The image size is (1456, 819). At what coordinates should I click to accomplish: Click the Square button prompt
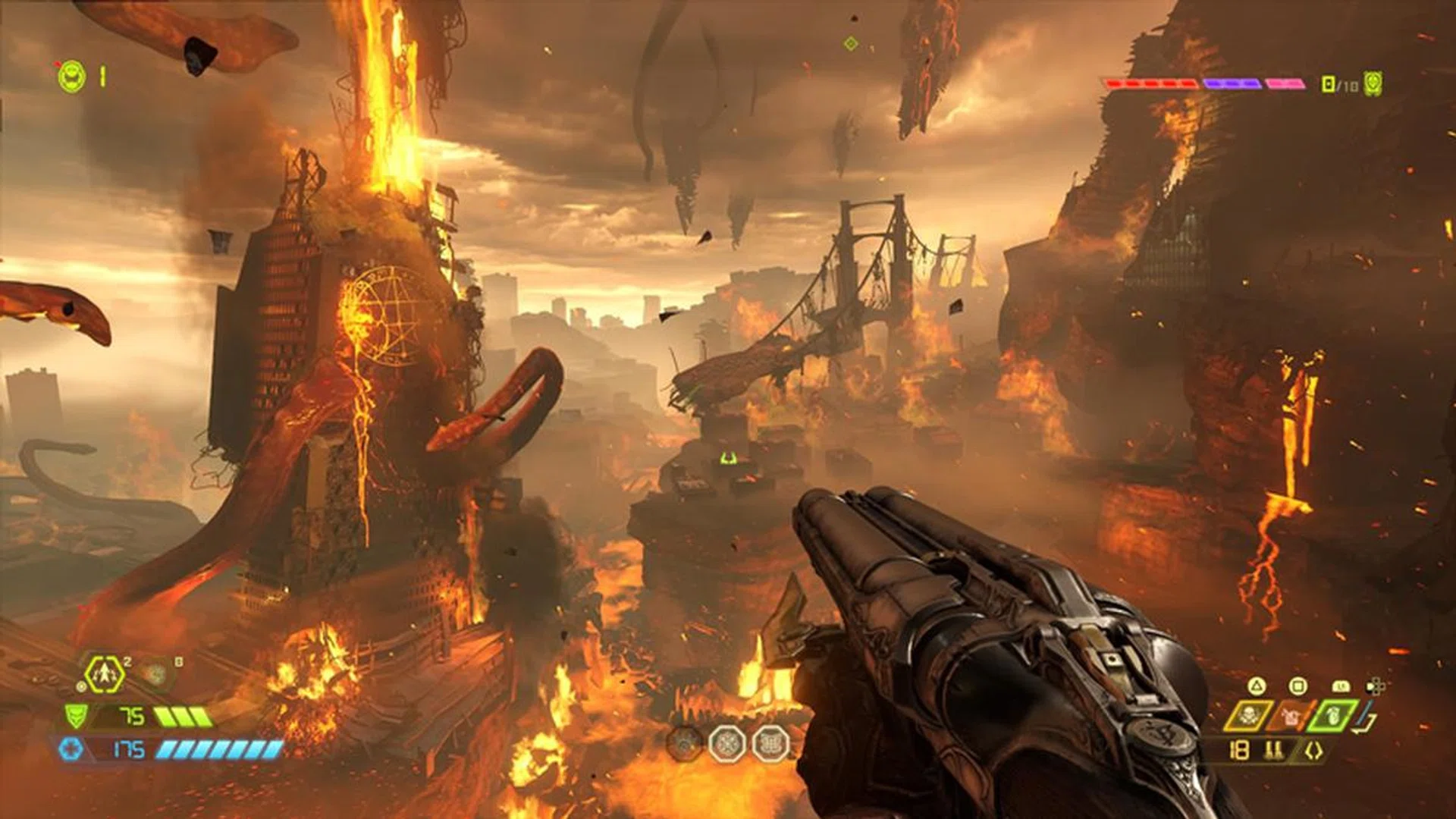[1298, 686]
